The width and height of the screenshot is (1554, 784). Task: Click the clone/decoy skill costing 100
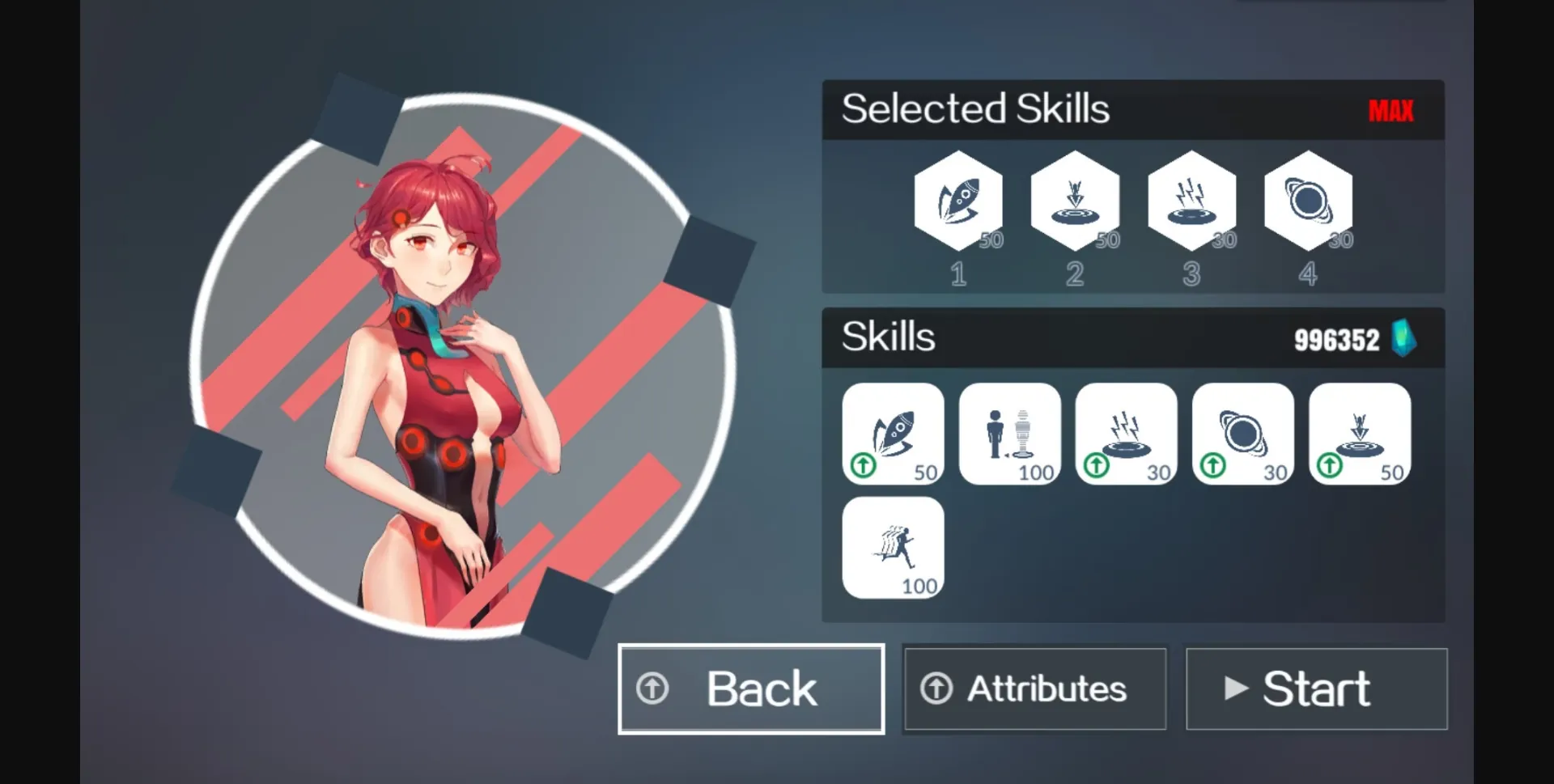(1009, 433)
